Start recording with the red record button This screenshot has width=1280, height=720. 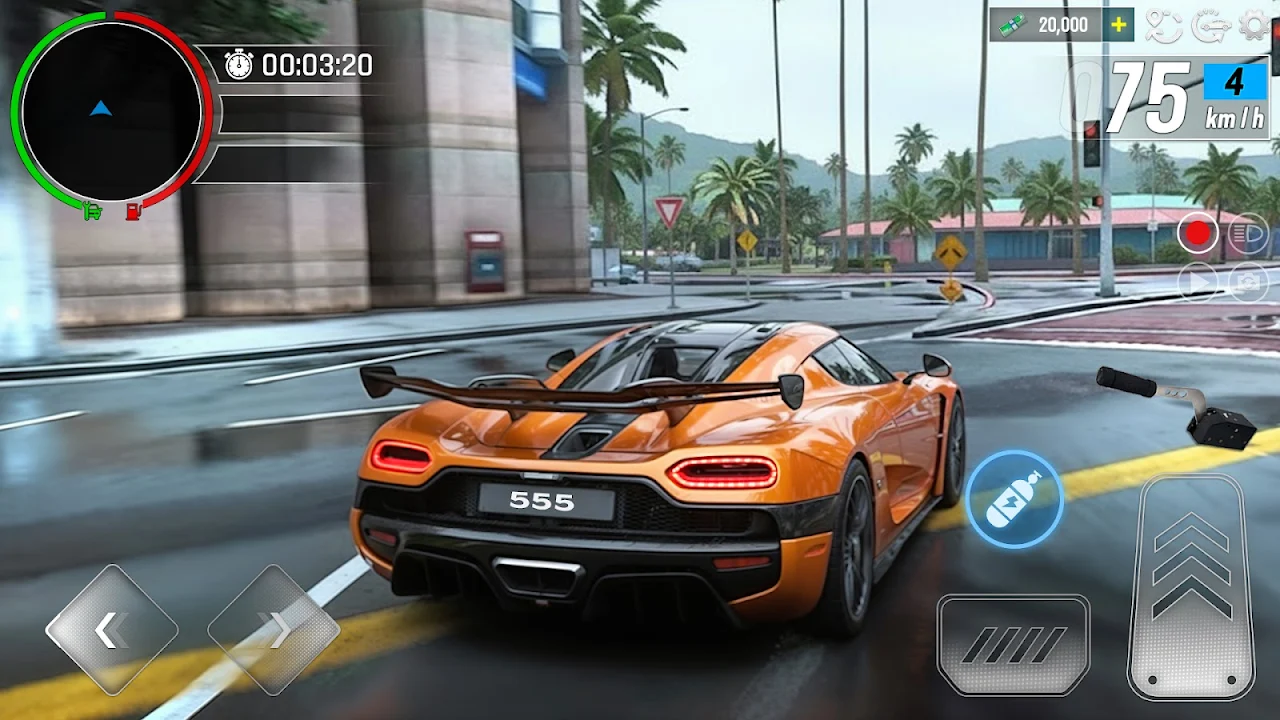(x=1197, y=234)
